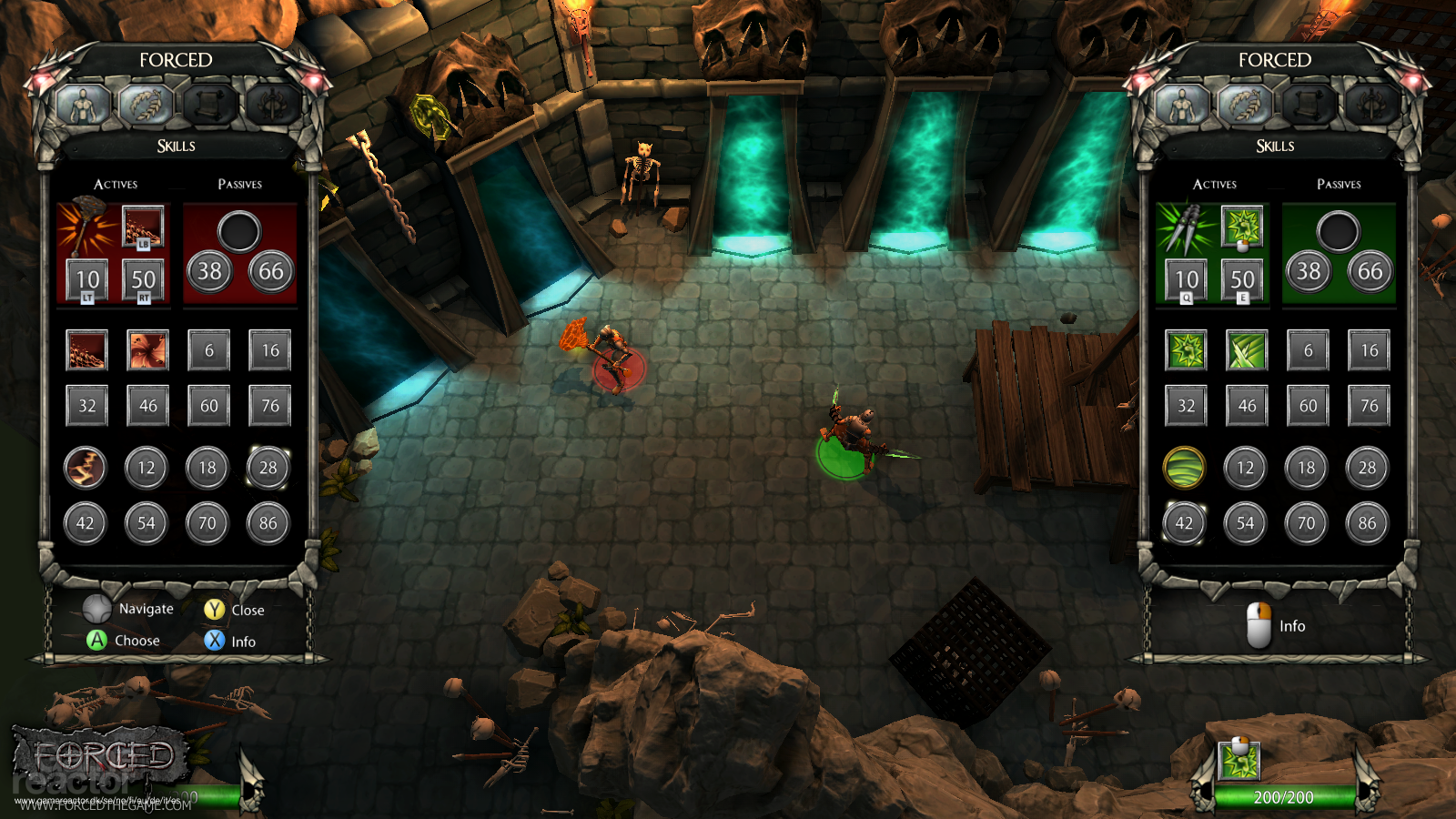Click the locked level 70 passive in the green panel
This screenshot has height=819, width=1456.
coord(1306,523)
